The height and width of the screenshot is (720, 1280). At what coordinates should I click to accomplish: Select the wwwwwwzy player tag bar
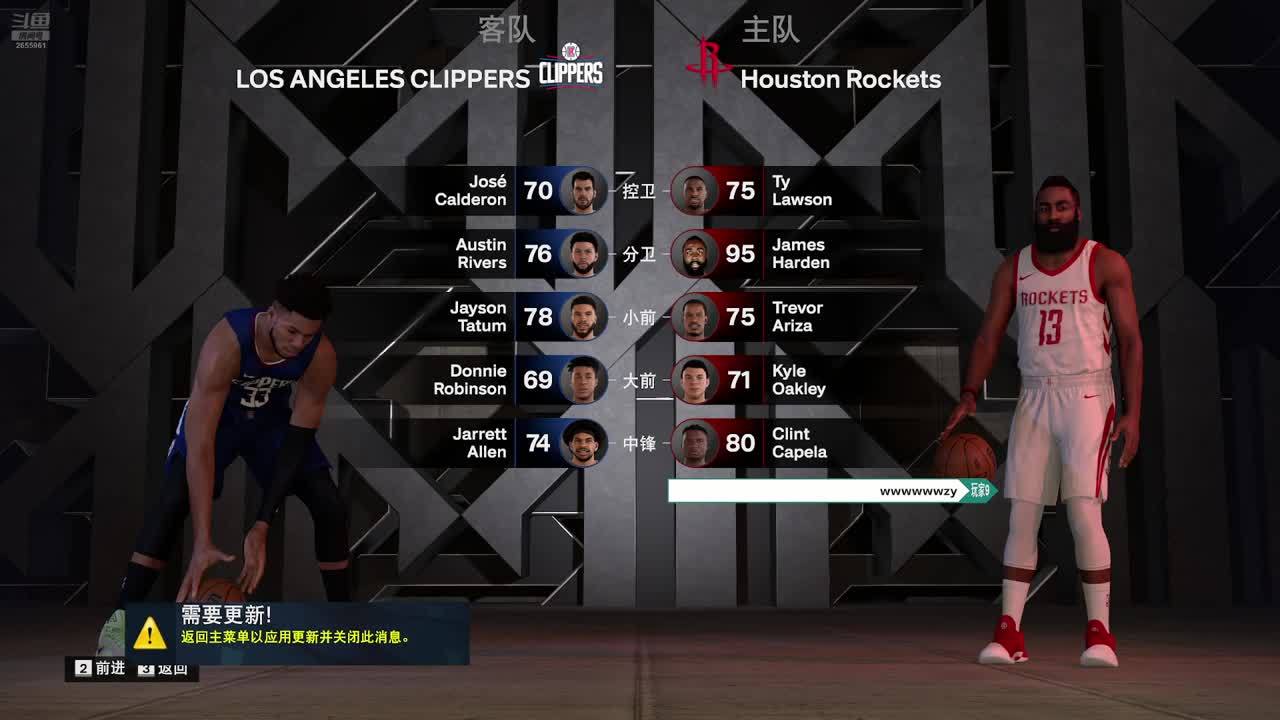[x=830, y=491]
